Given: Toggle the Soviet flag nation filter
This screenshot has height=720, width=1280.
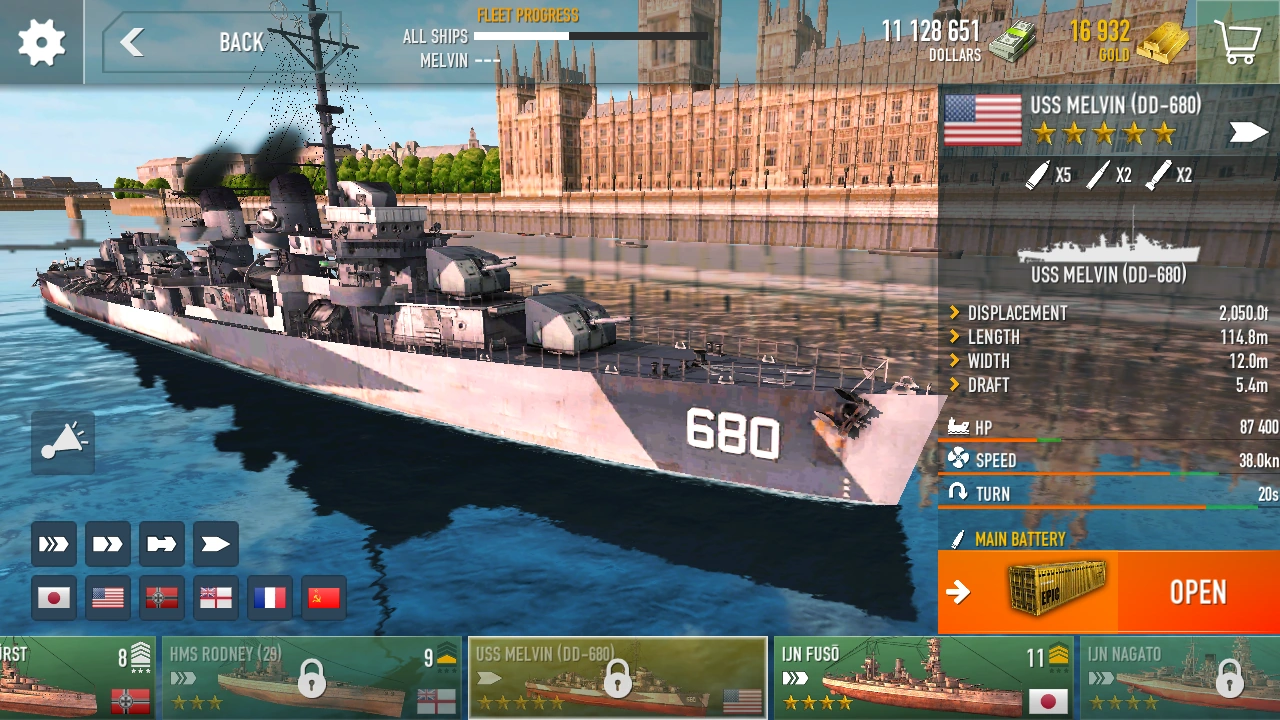Looking at the screenshot, I should (323, 597).
